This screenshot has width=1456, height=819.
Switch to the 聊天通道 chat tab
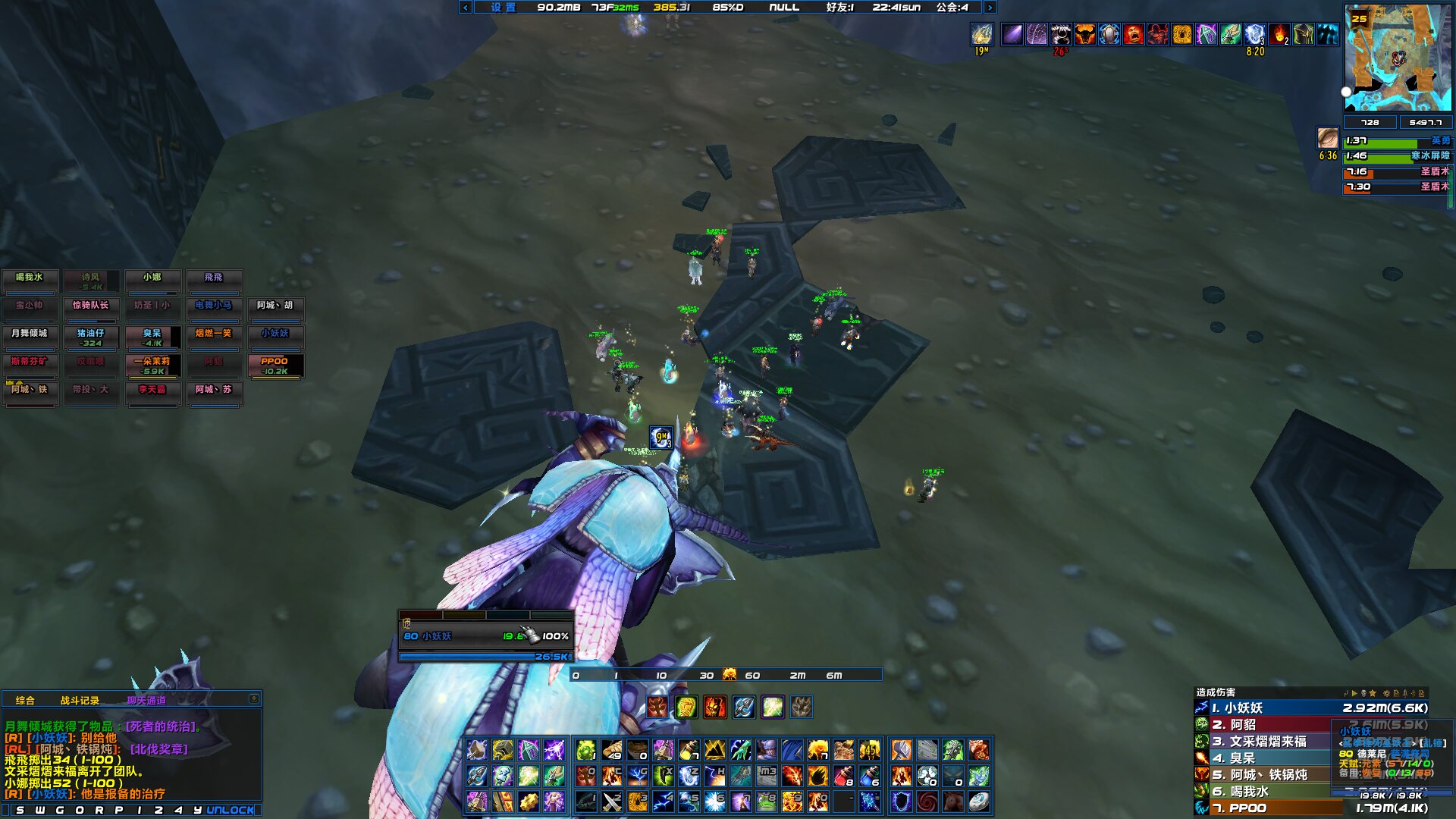[x=146, y=700]
